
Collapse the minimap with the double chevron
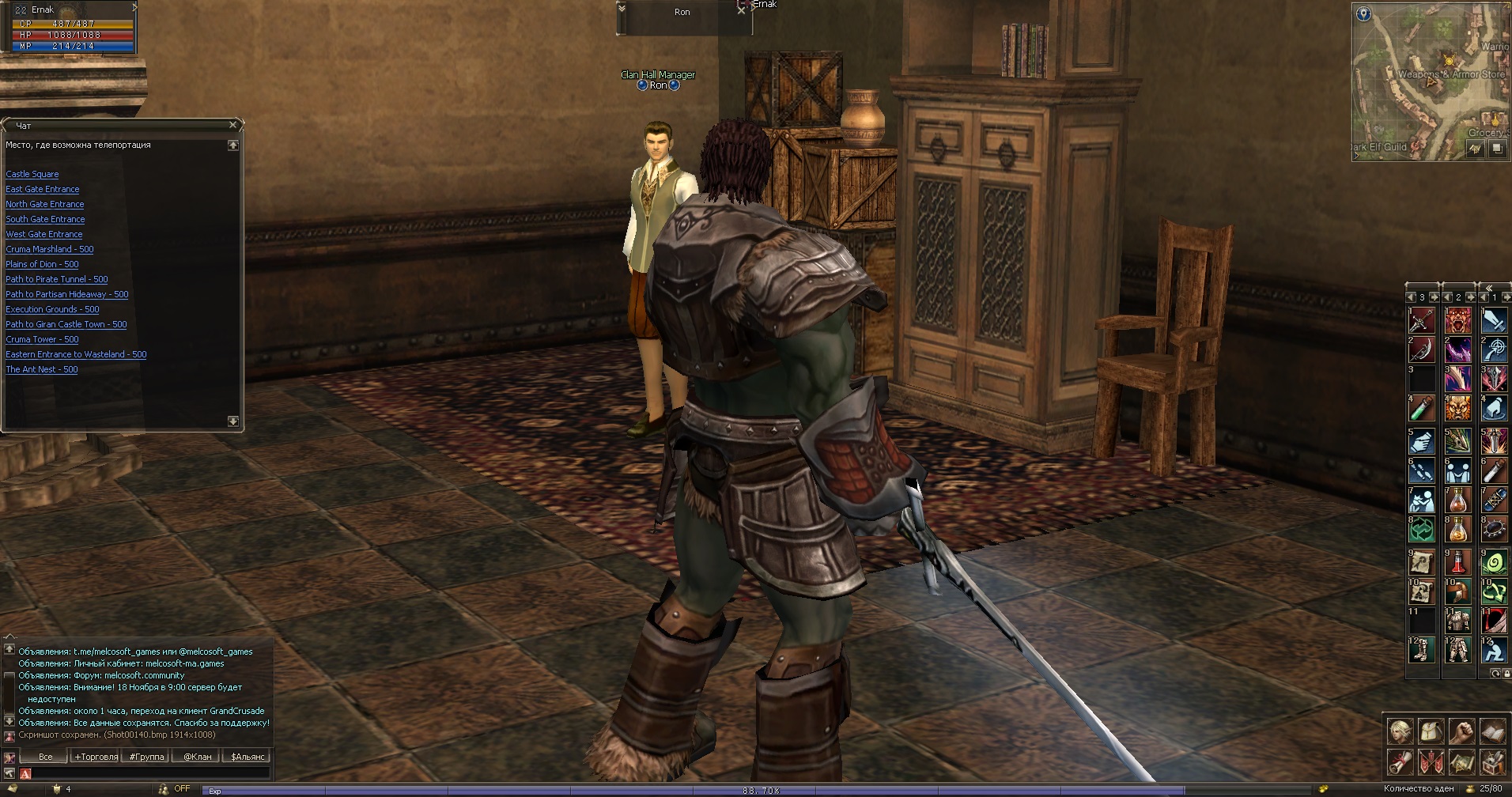tap(1488, 288)
